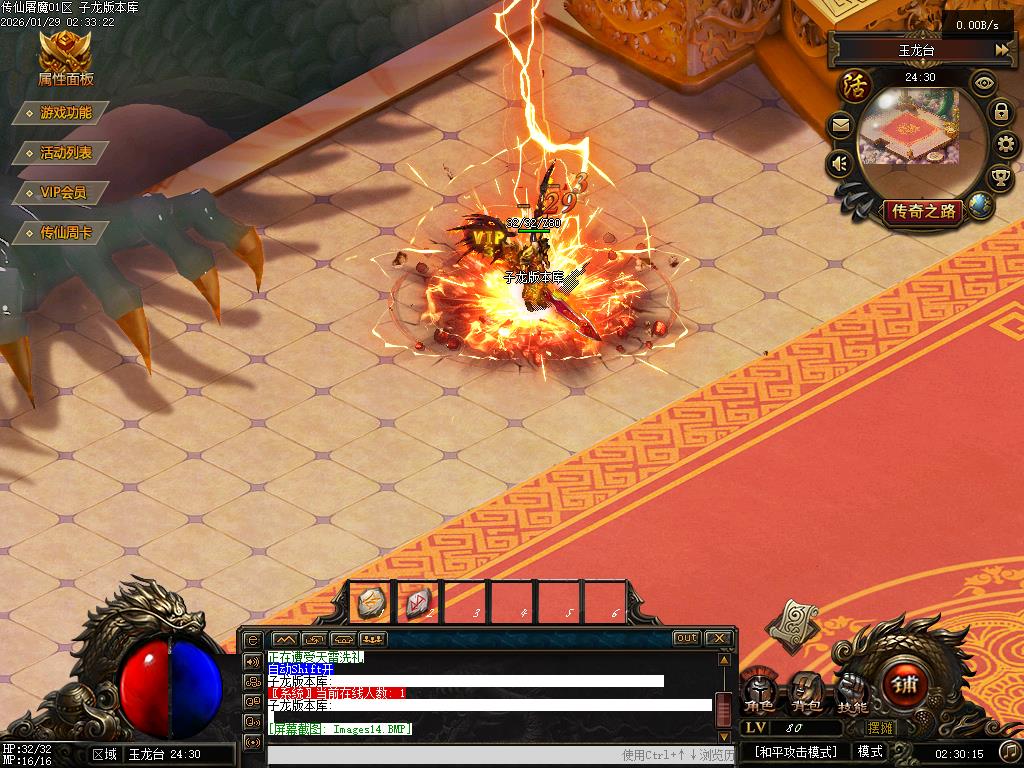Open the trophy rankings icon
This screenshot has width=1024, height=768.
pos(1000,178)
